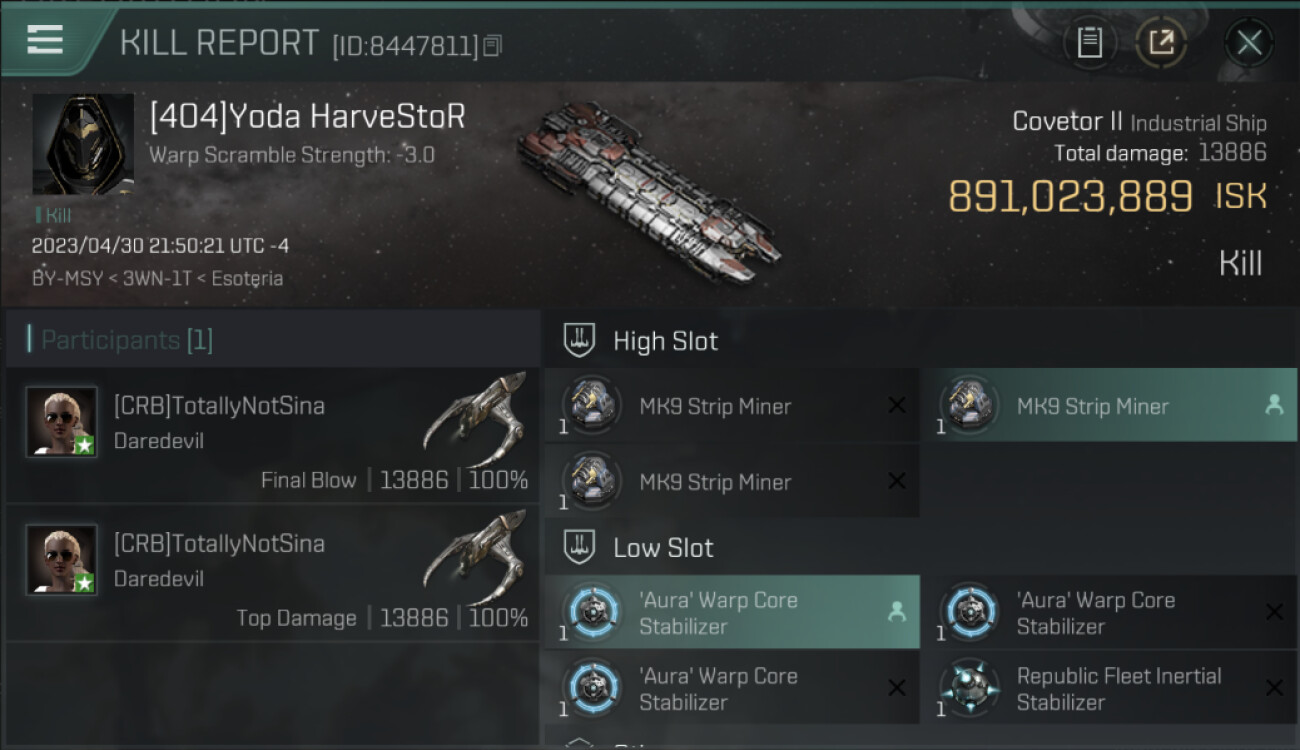Screen dimensions: 1300x750
Task: Select the Top Damage participant row
Action: [272, 574]
